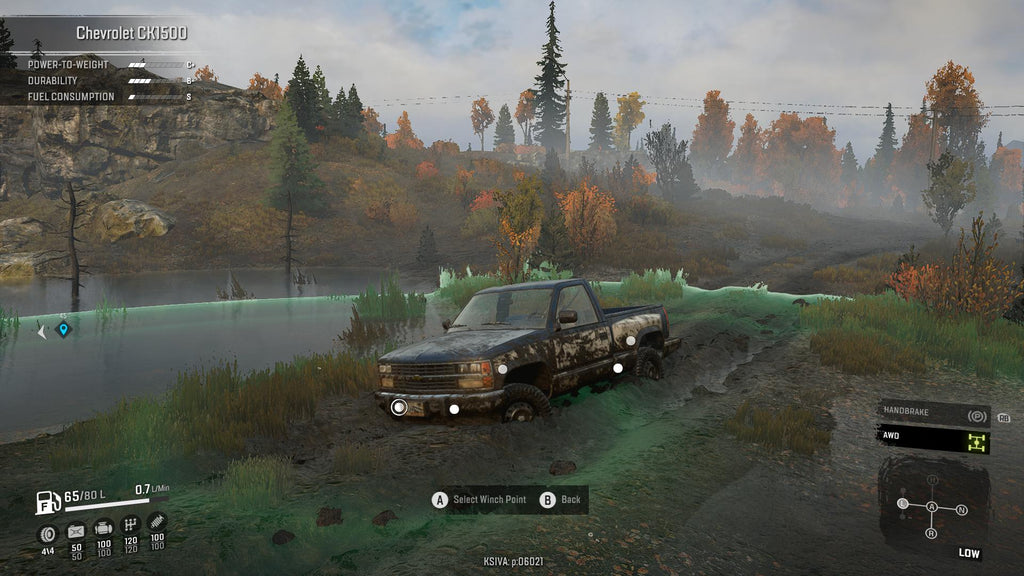Click the blue waypoint marker

coord(63,328)
